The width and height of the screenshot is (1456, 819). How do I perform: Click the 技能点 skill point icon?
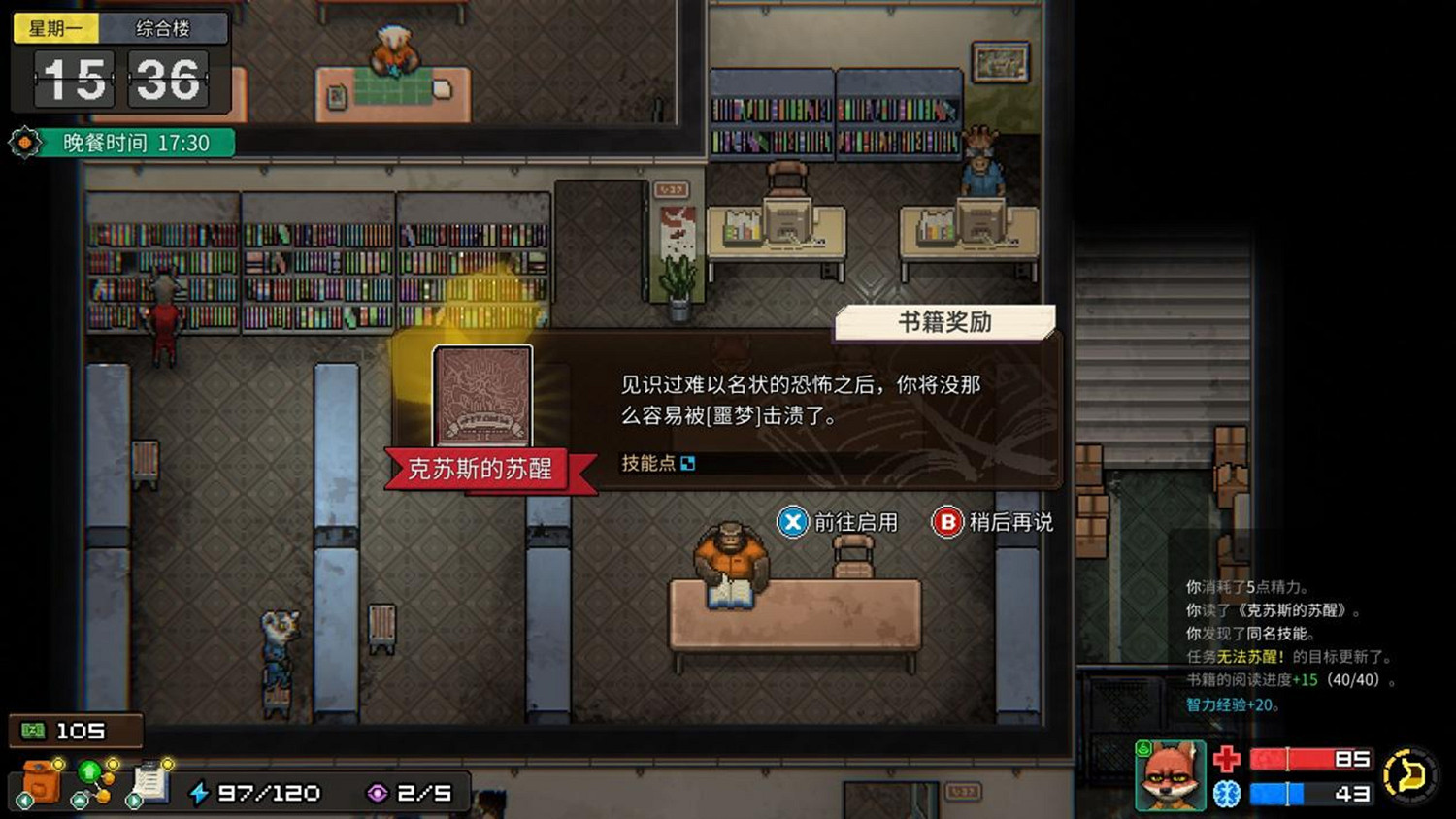pyautogui.click(x=688, y=463)
